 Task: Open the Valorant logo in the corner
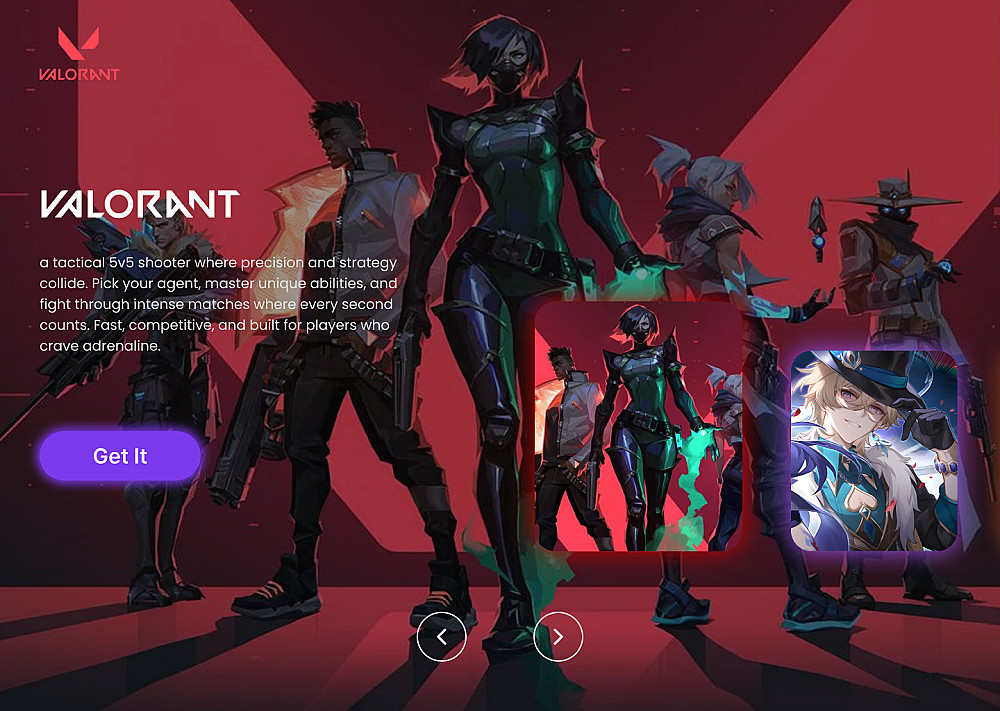pyautogui.click(x=79, y=54)
